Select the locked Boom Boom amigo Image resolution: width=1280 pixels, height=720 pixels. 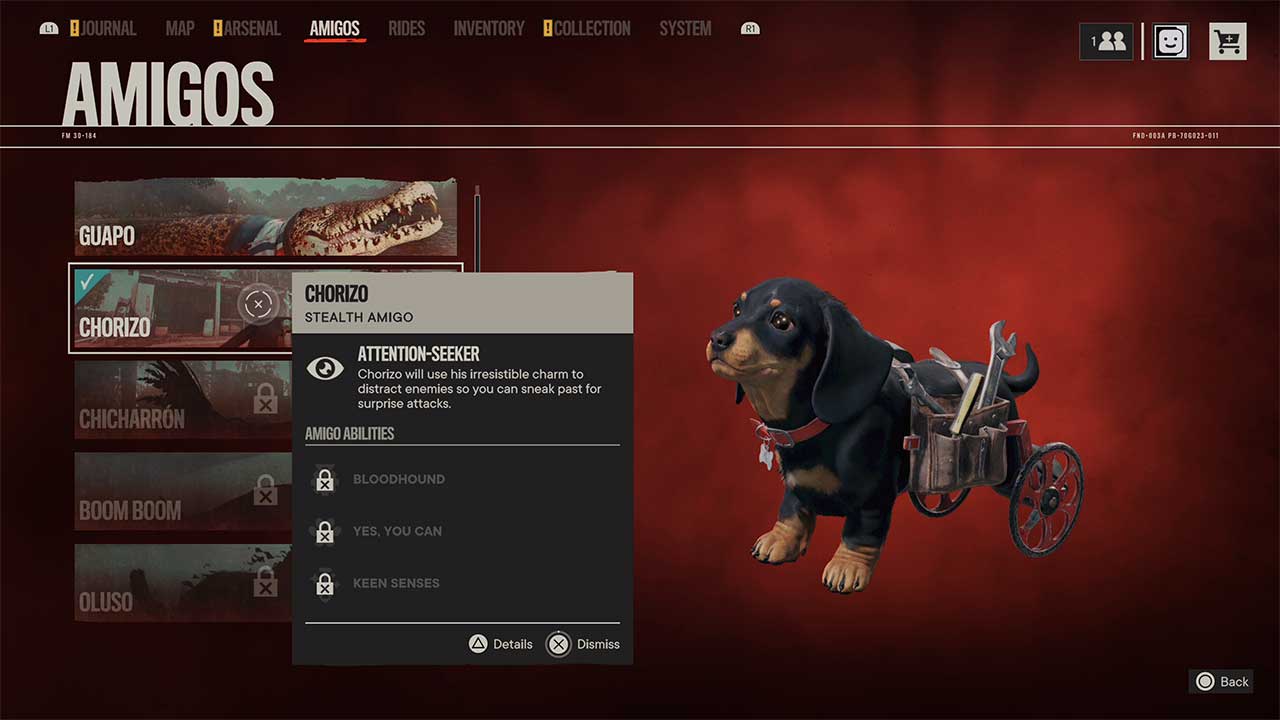click(180, 491)
